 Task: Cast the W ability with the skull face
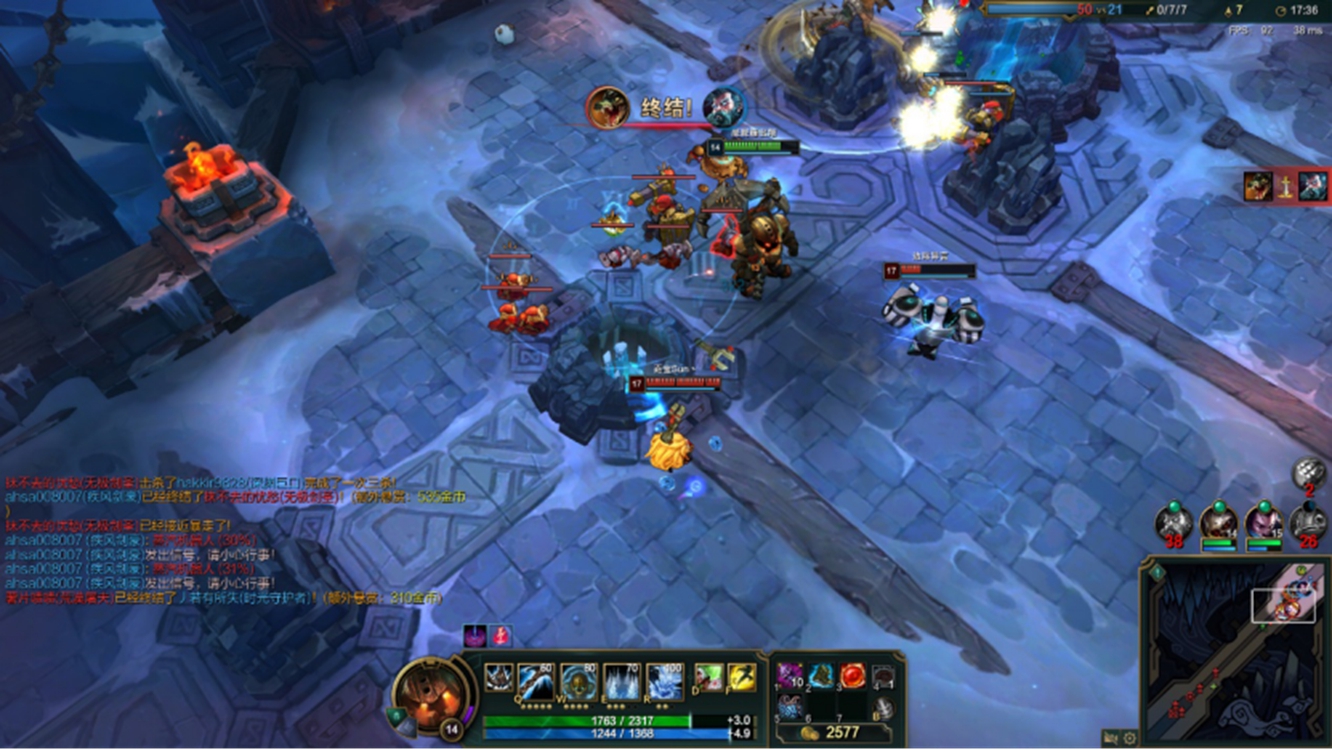pos(578,680)
